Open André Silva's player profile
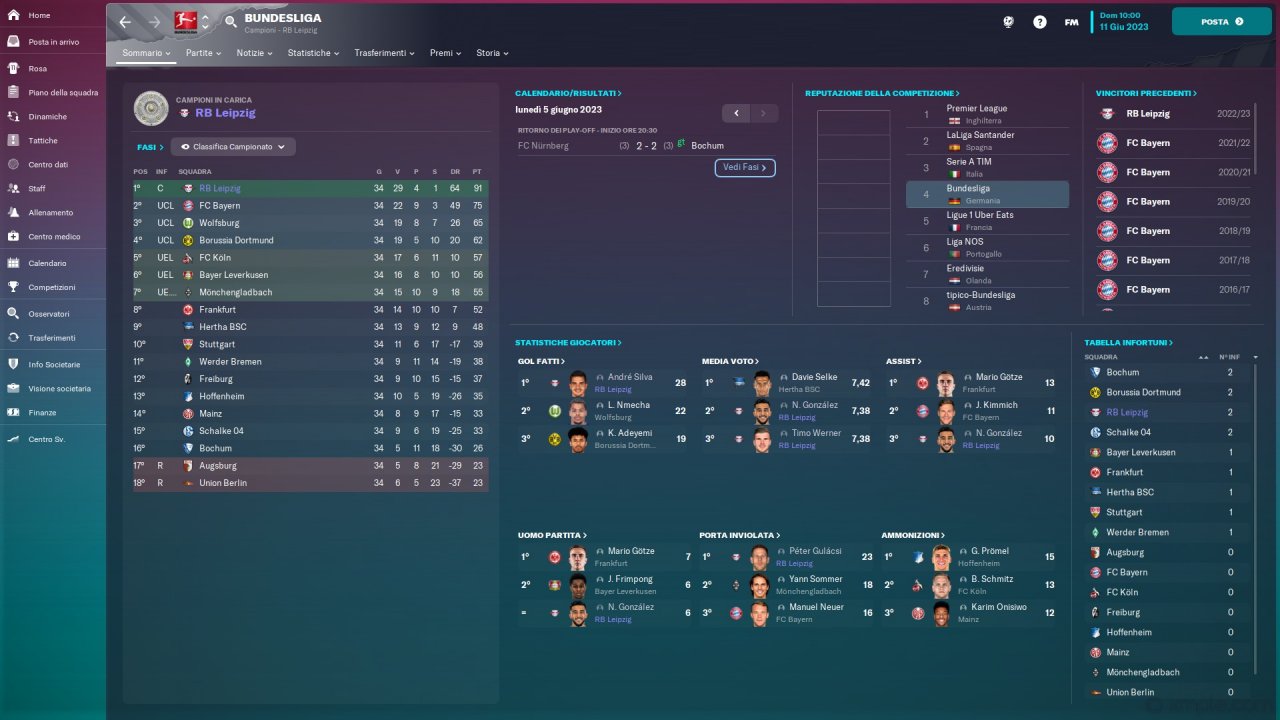Screen dimensions: 1280x720 [x=630, y=377]
